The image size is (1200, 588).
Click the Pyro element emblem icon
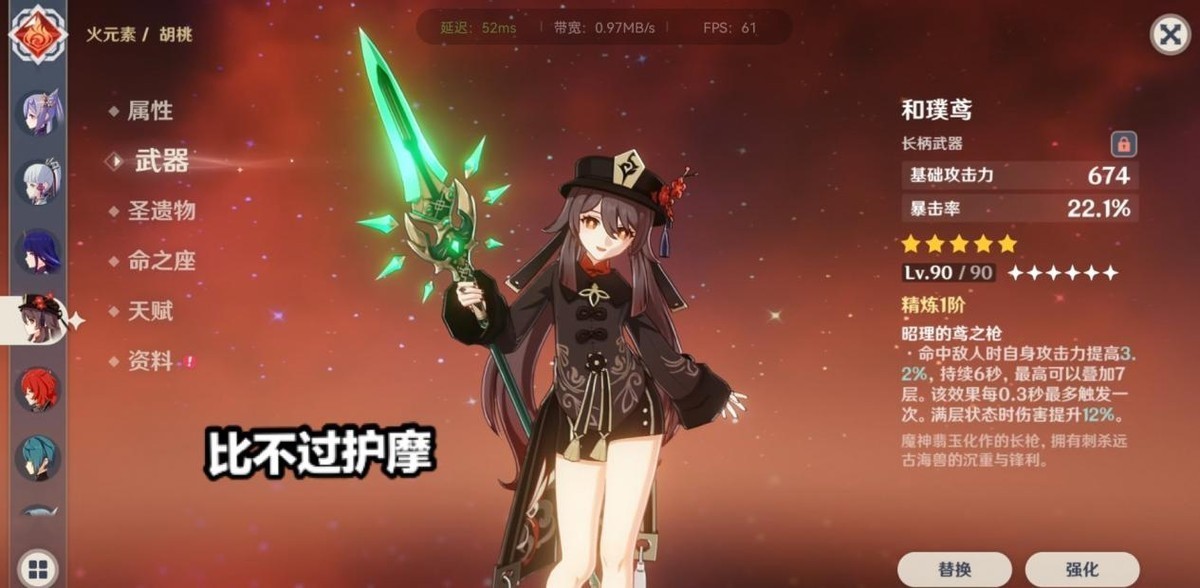pos(37,33)
